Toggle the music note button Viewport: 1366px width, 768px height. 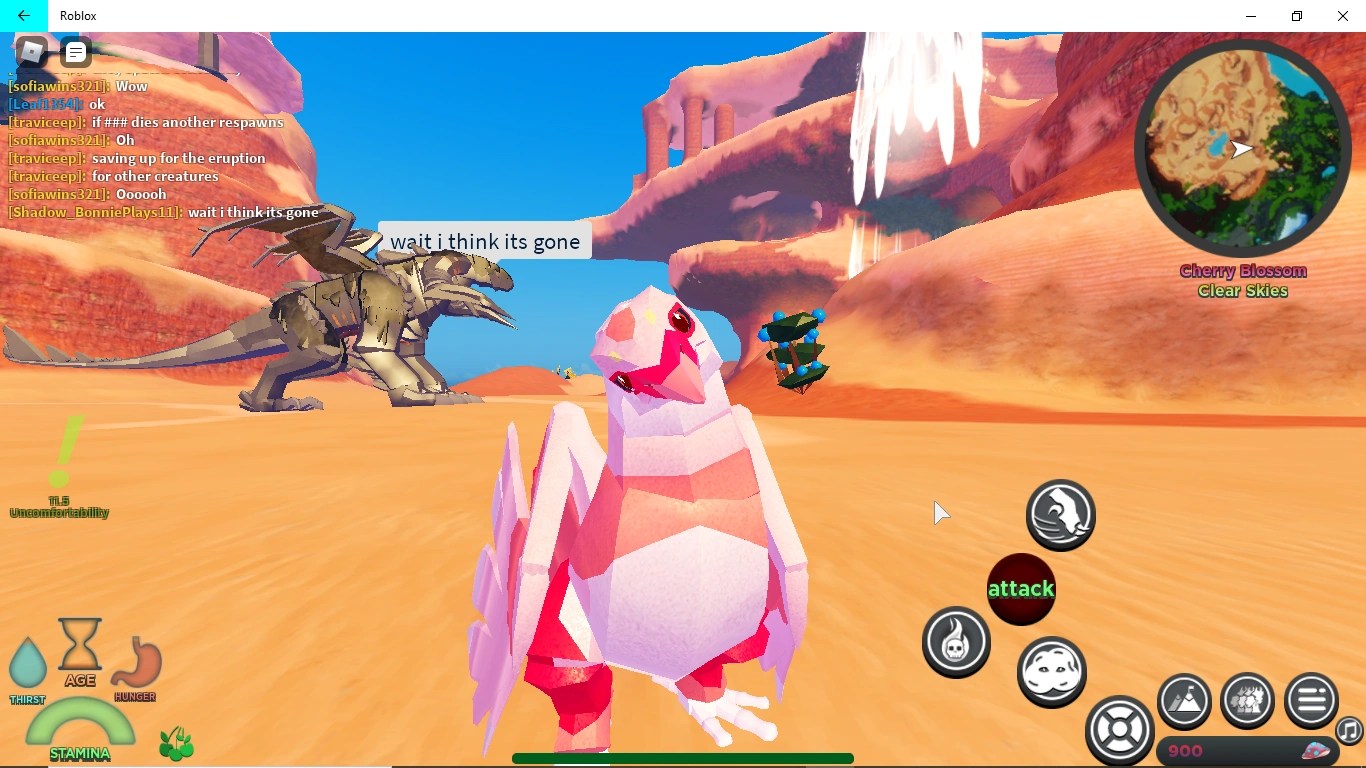click(1350, 731)
